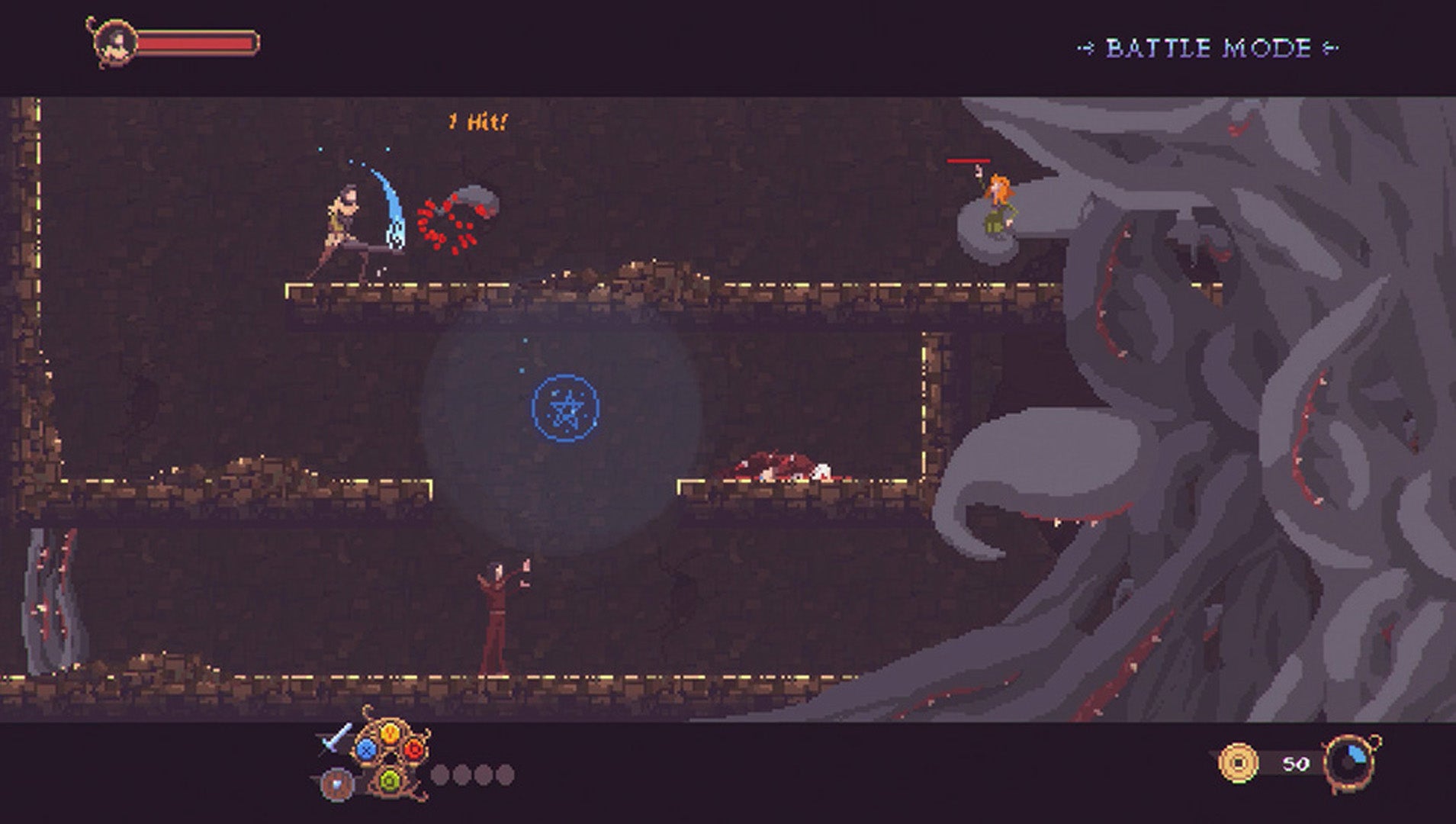Click the Battle Mode label
This screenshot has width=1456, height=824.
tap(1208, 49)
